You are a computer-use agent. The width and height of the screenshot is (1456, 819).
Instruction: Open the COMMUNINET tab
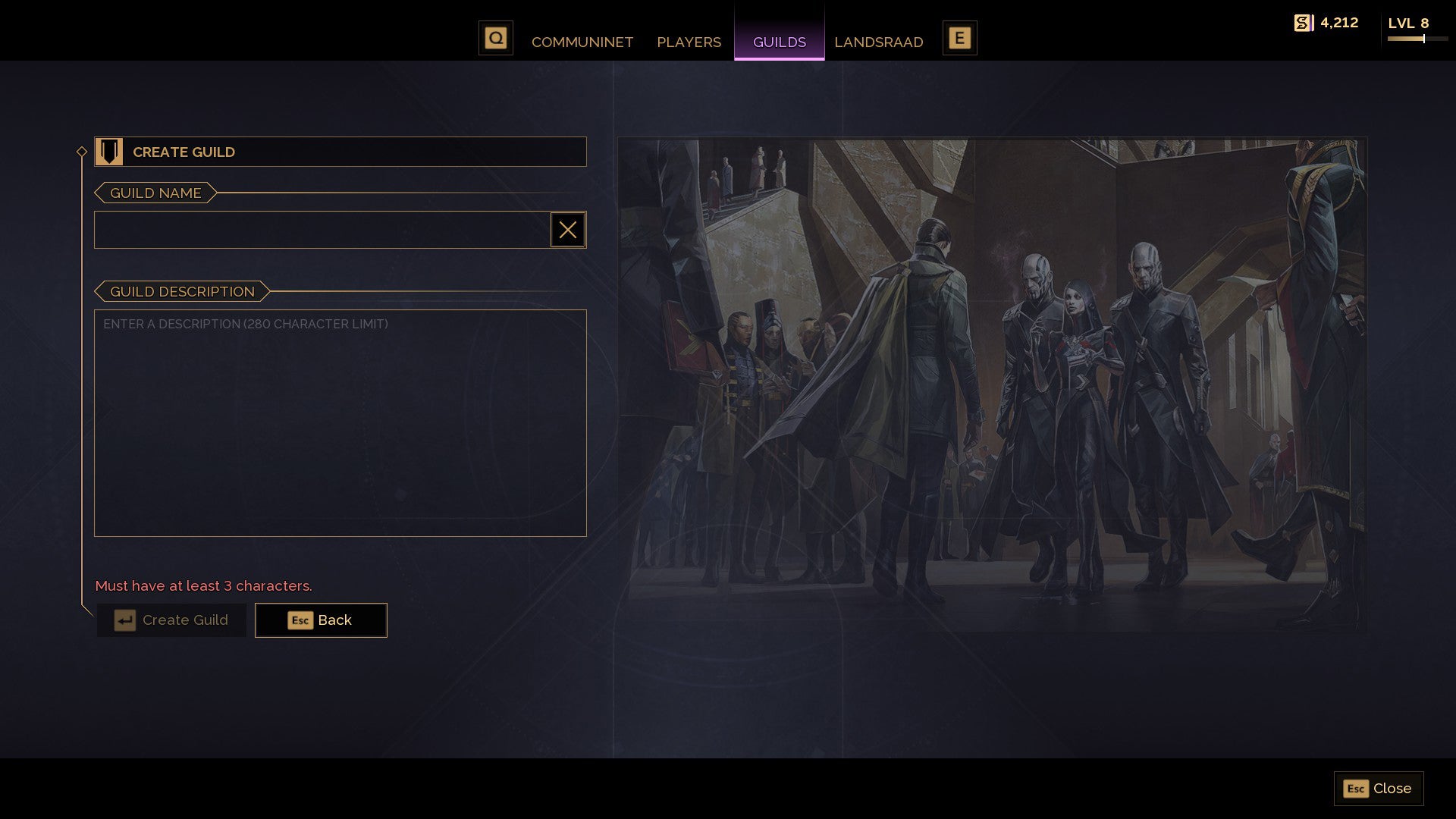tap(582, 42)
